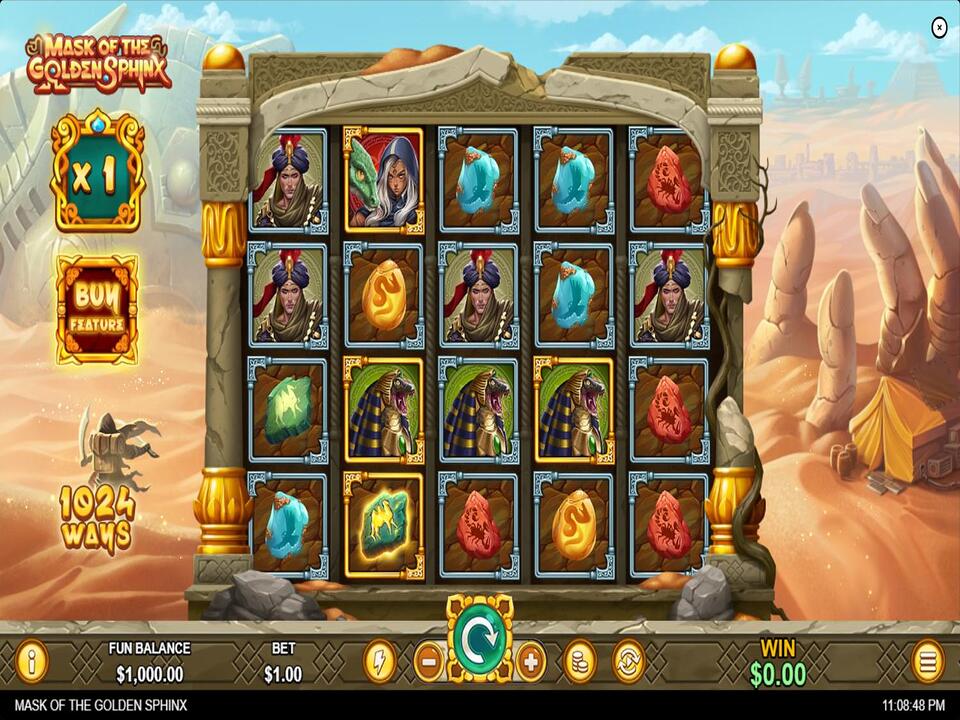Show the game info paytable
Image resolution: width=960 pixels, height=720 pixels.
pos(32,661)
